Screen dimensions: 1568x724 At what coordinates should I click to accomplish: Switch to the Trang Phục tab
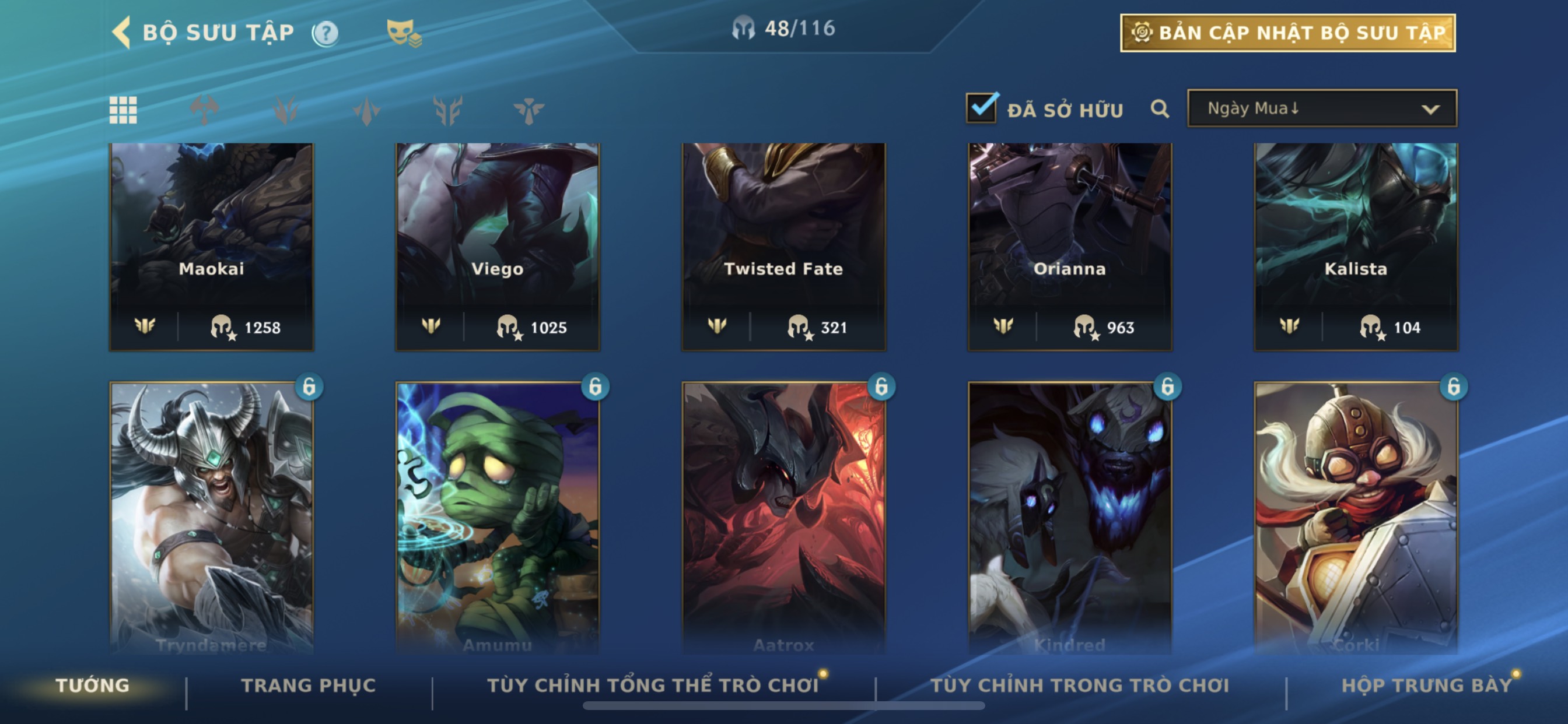coord(309,685)
